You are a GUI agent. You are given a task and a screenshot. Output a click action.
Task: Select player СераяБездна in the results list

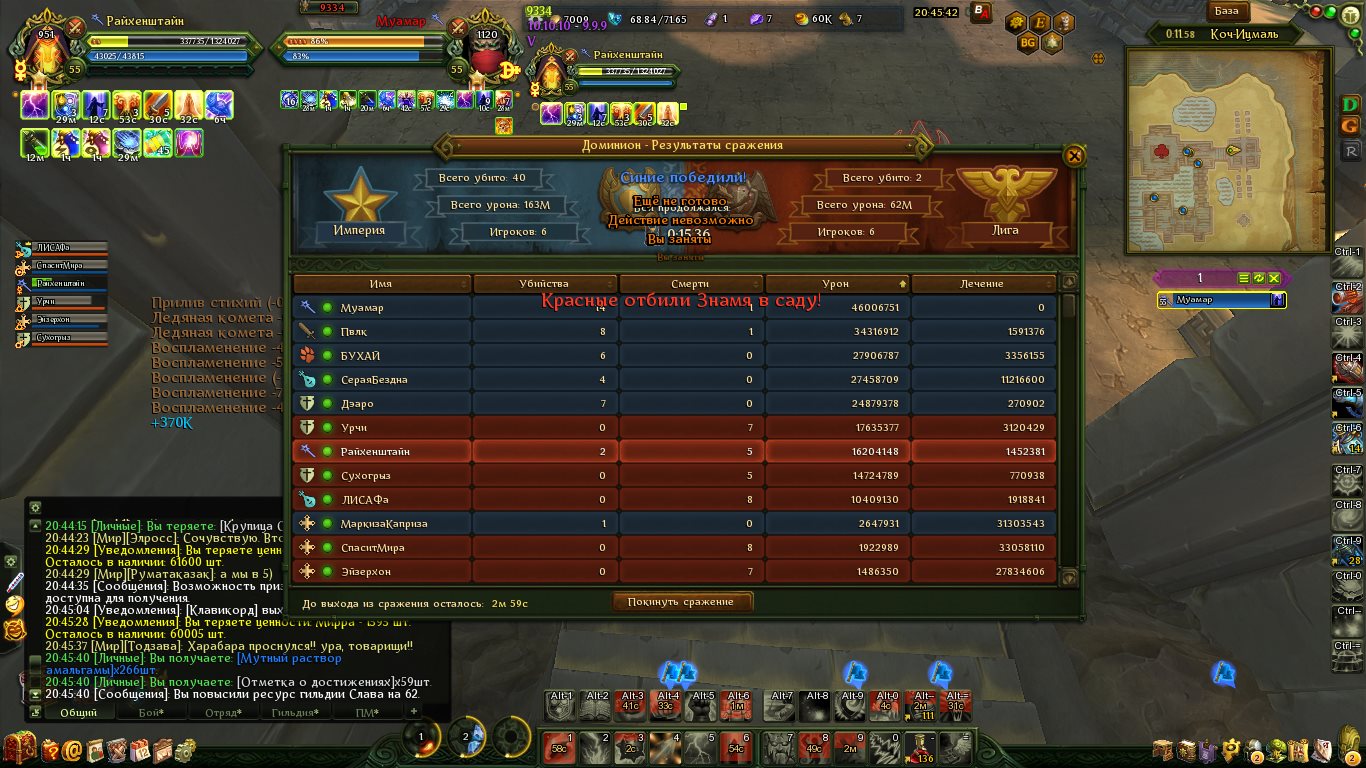[x=374, y=380]
